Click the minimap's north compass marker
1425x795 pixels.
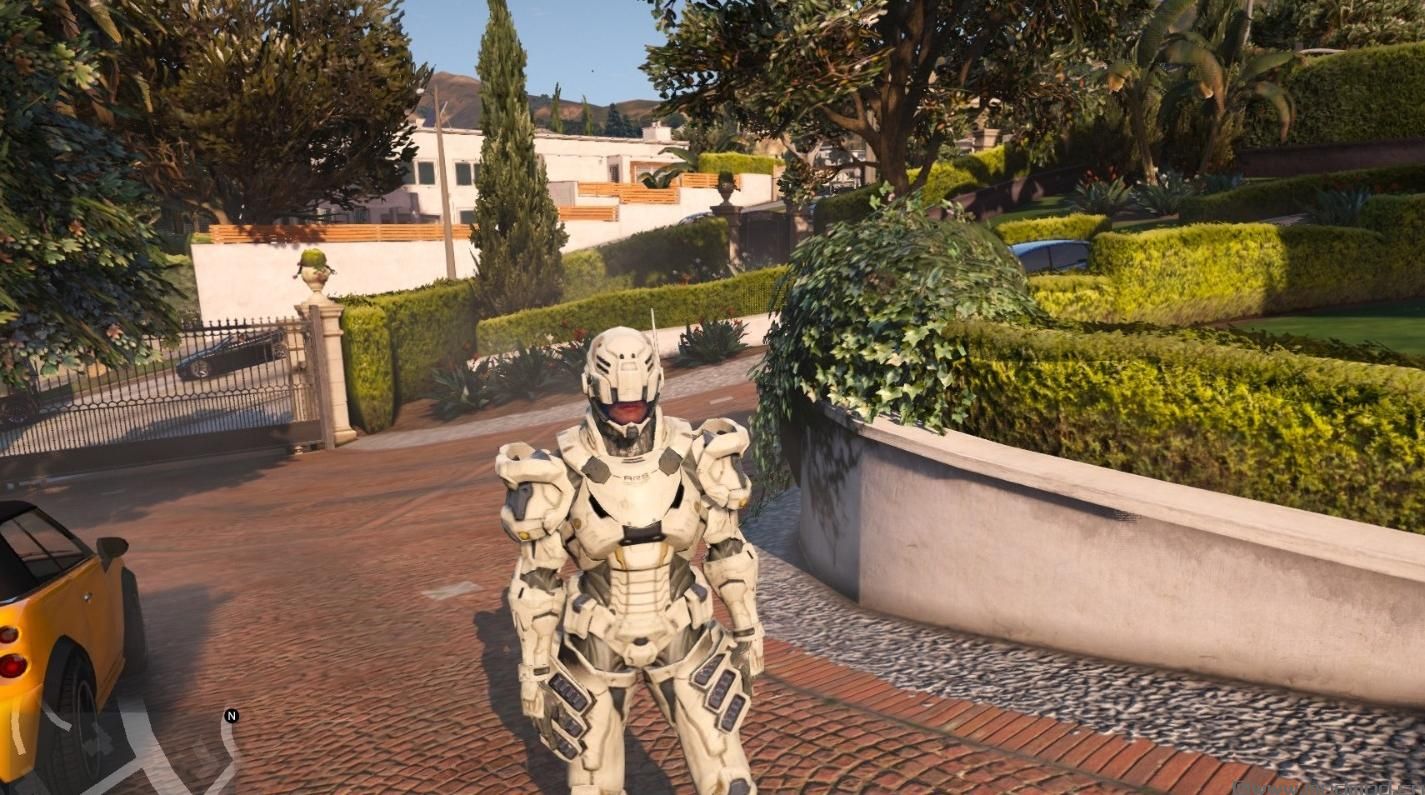pyautogui.click(x=231, y=716)
